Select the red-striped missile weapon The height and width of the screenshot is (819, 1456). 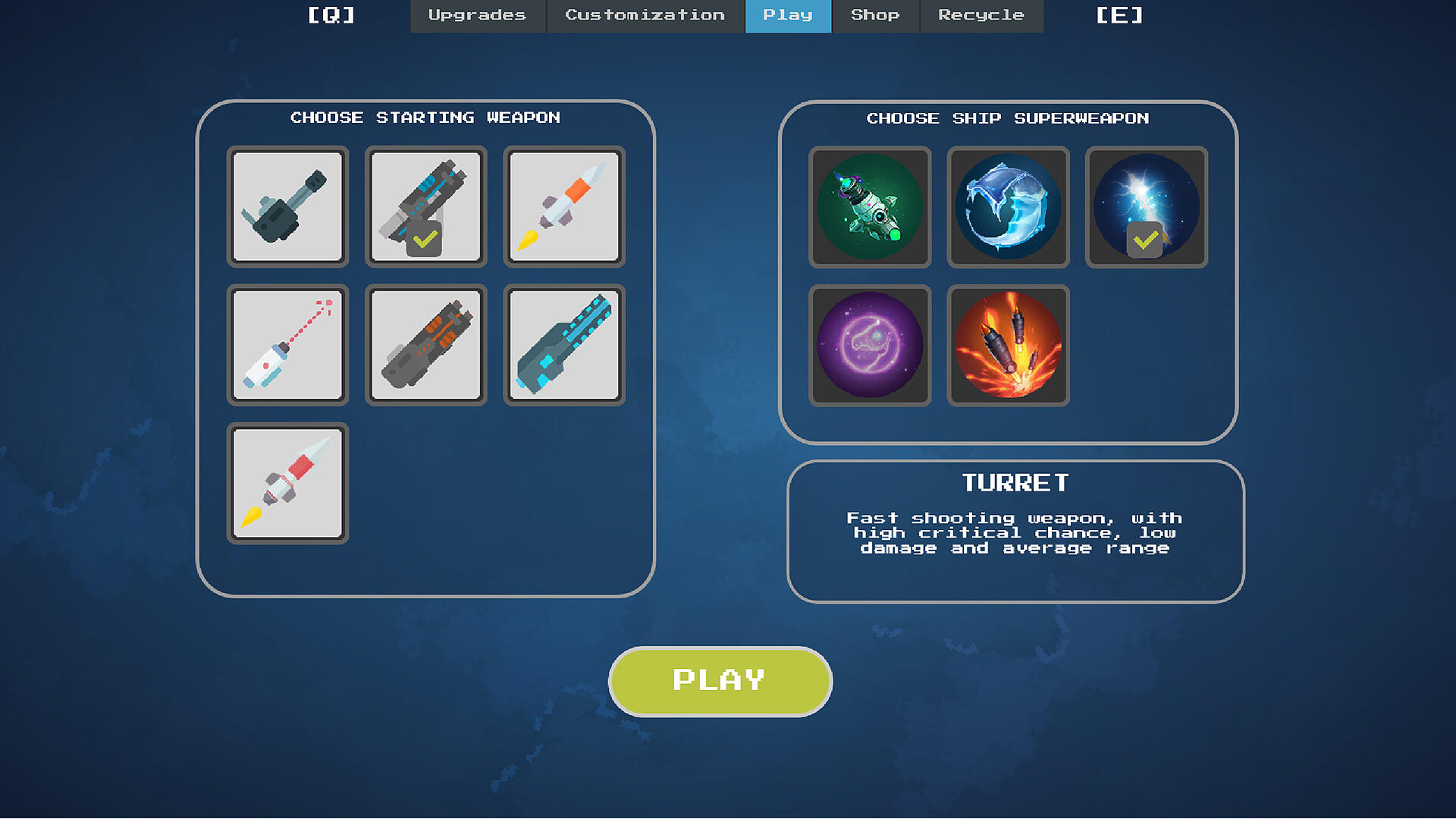click(287, 483)
